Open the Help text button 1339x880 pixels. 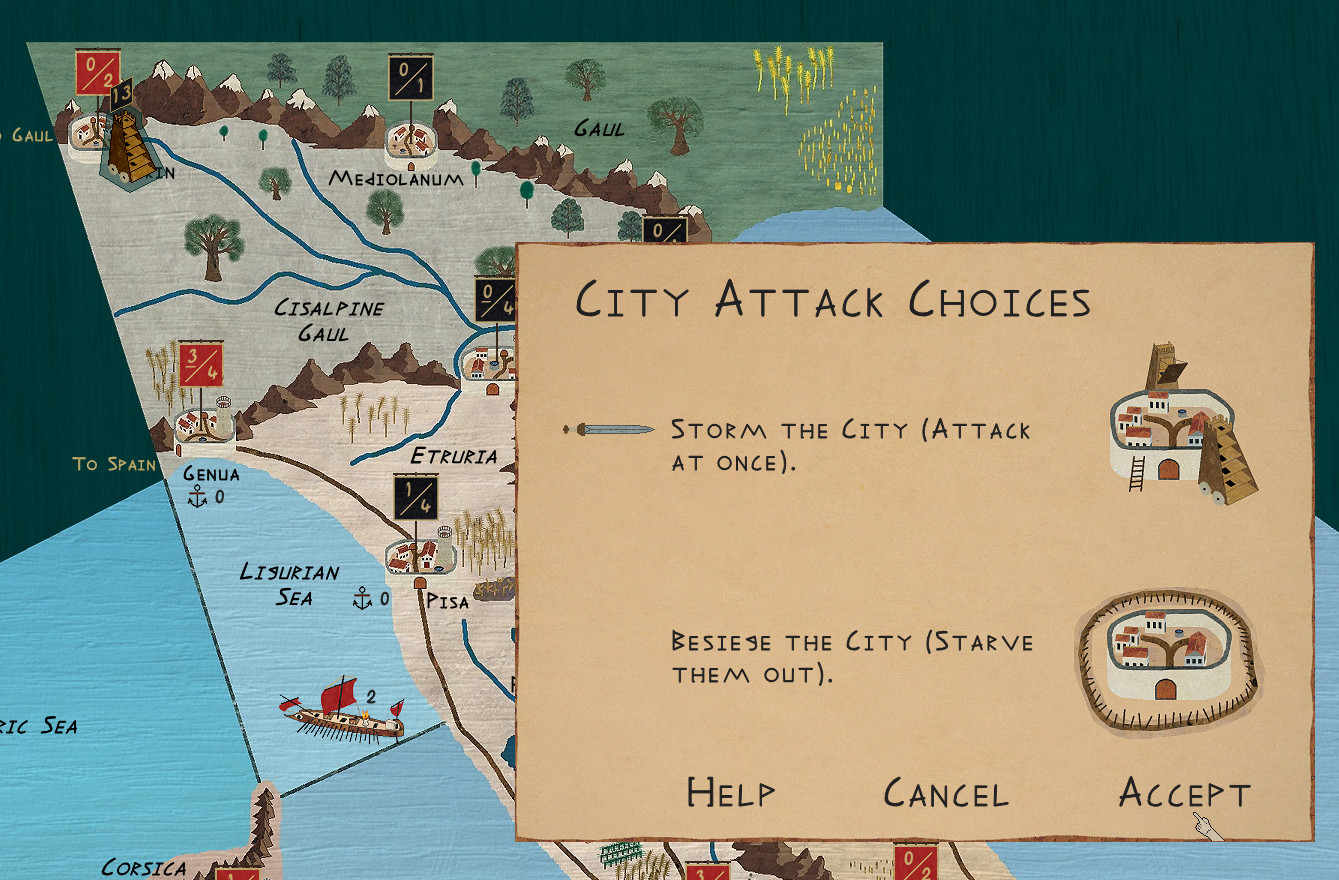[x=730, y=793]
